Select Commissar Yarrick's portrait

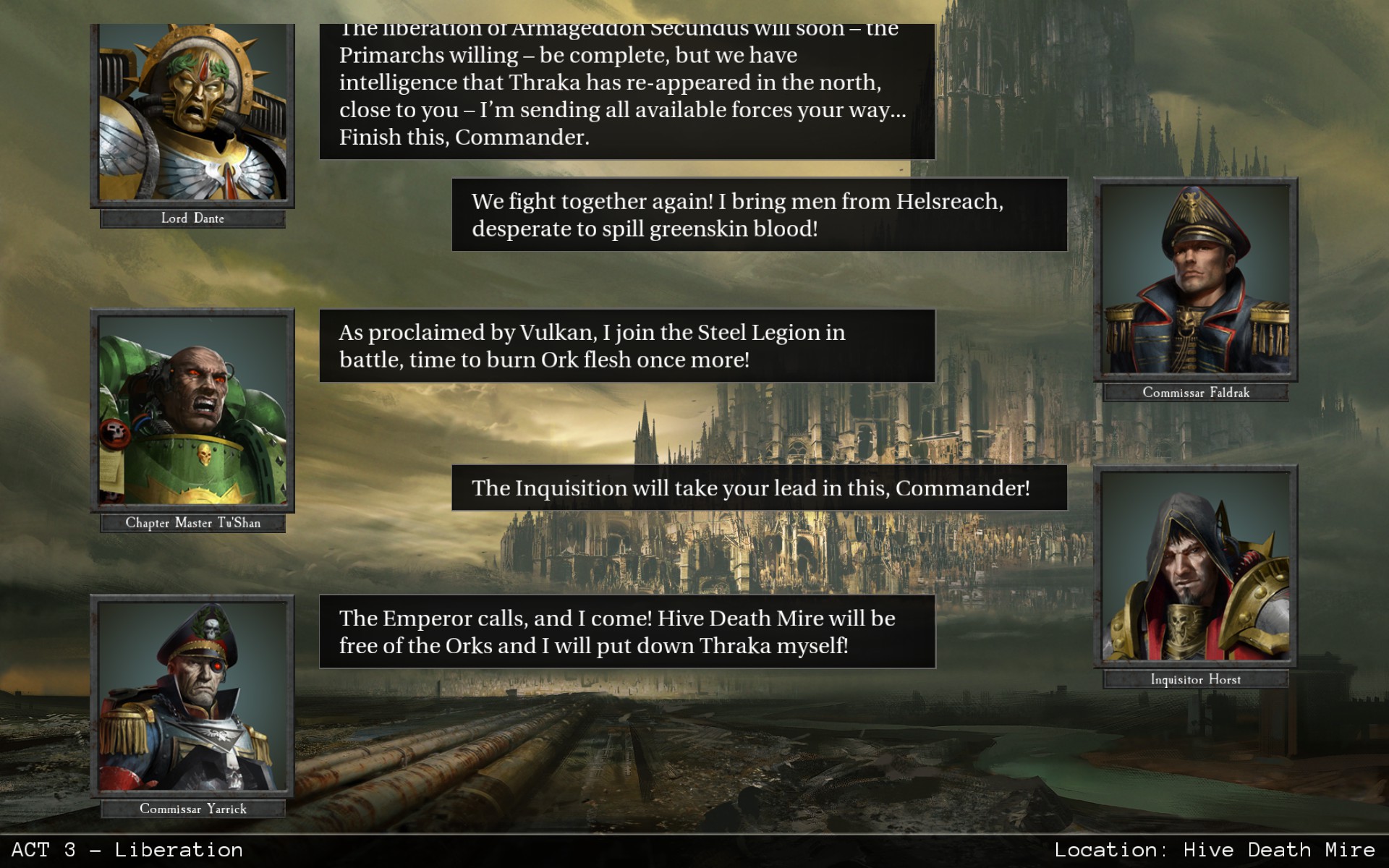click(x=191, y=698)
